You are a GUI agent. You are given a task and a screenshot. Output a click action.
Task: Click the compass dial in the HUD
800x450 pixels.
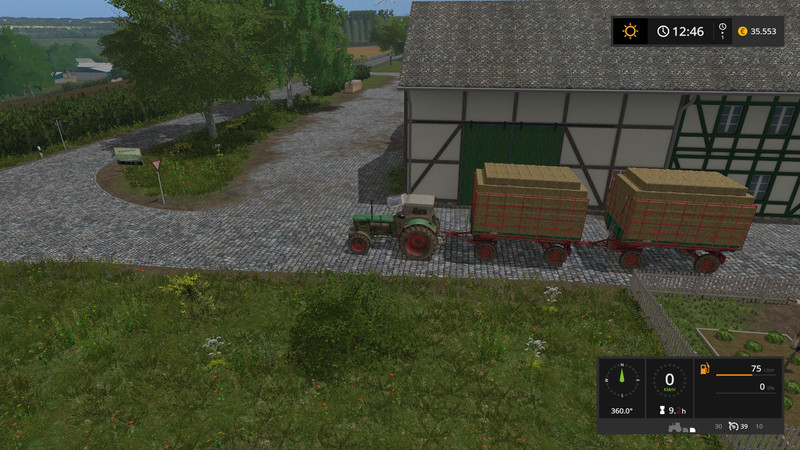point(621,380)
